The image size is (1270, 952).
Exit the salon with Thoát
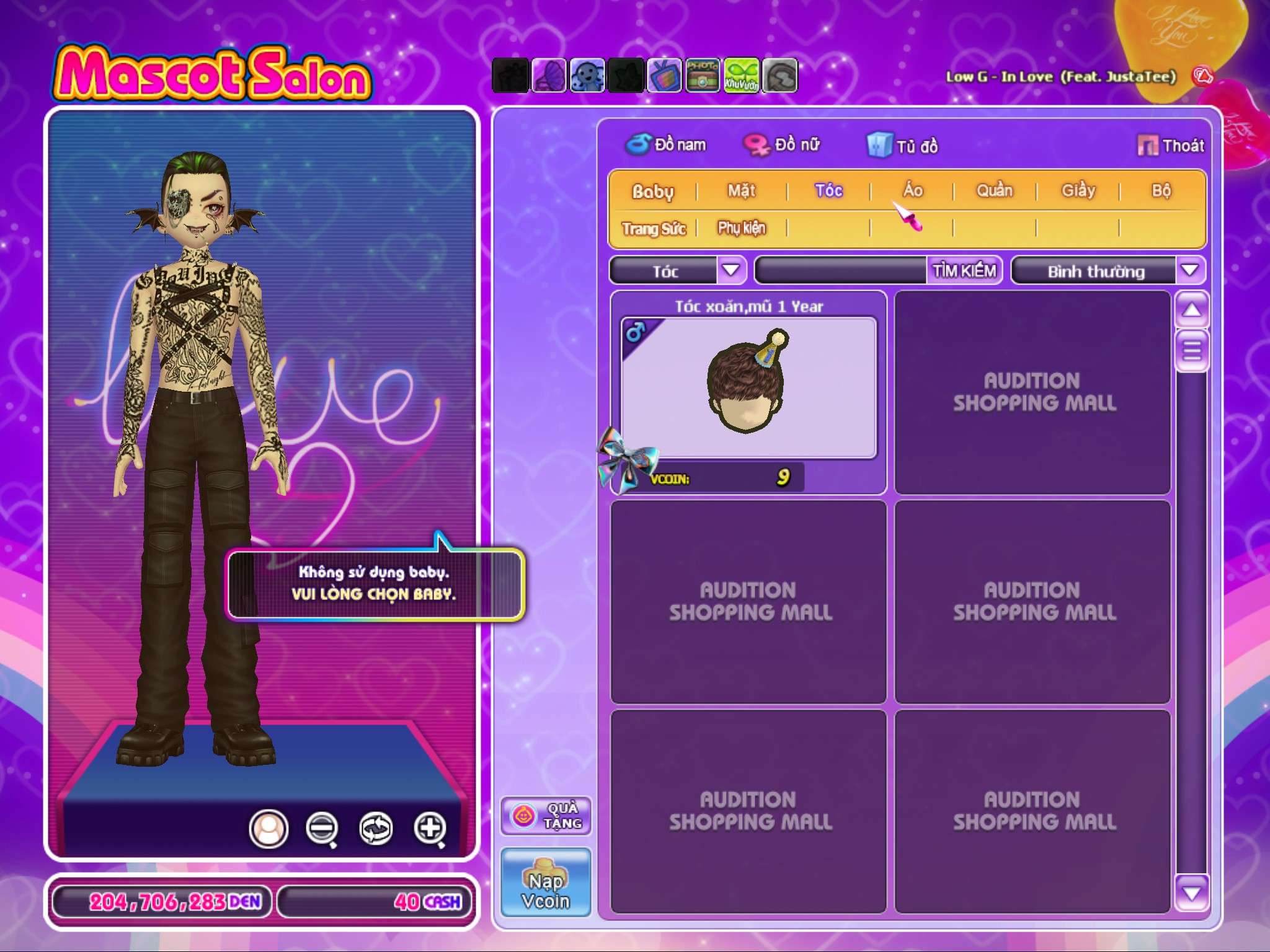point(1171,146)
